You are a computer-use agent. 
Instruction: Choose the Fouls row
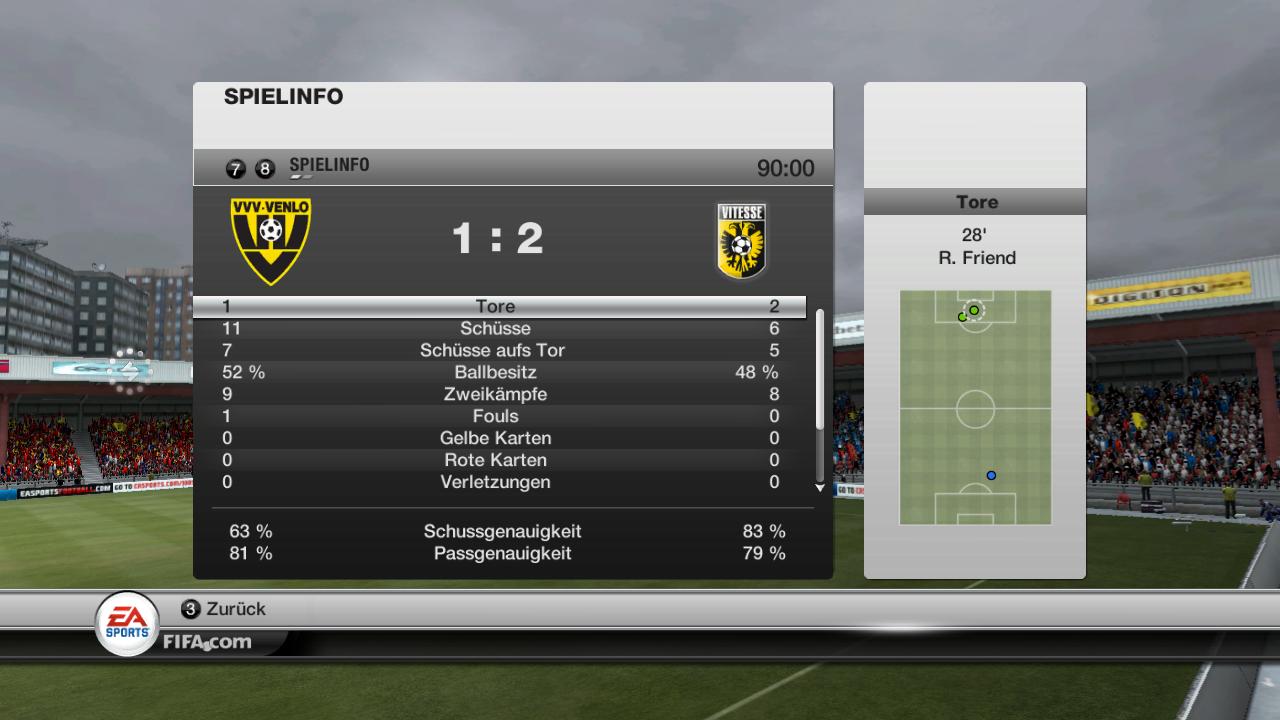[x=496, y=417]
